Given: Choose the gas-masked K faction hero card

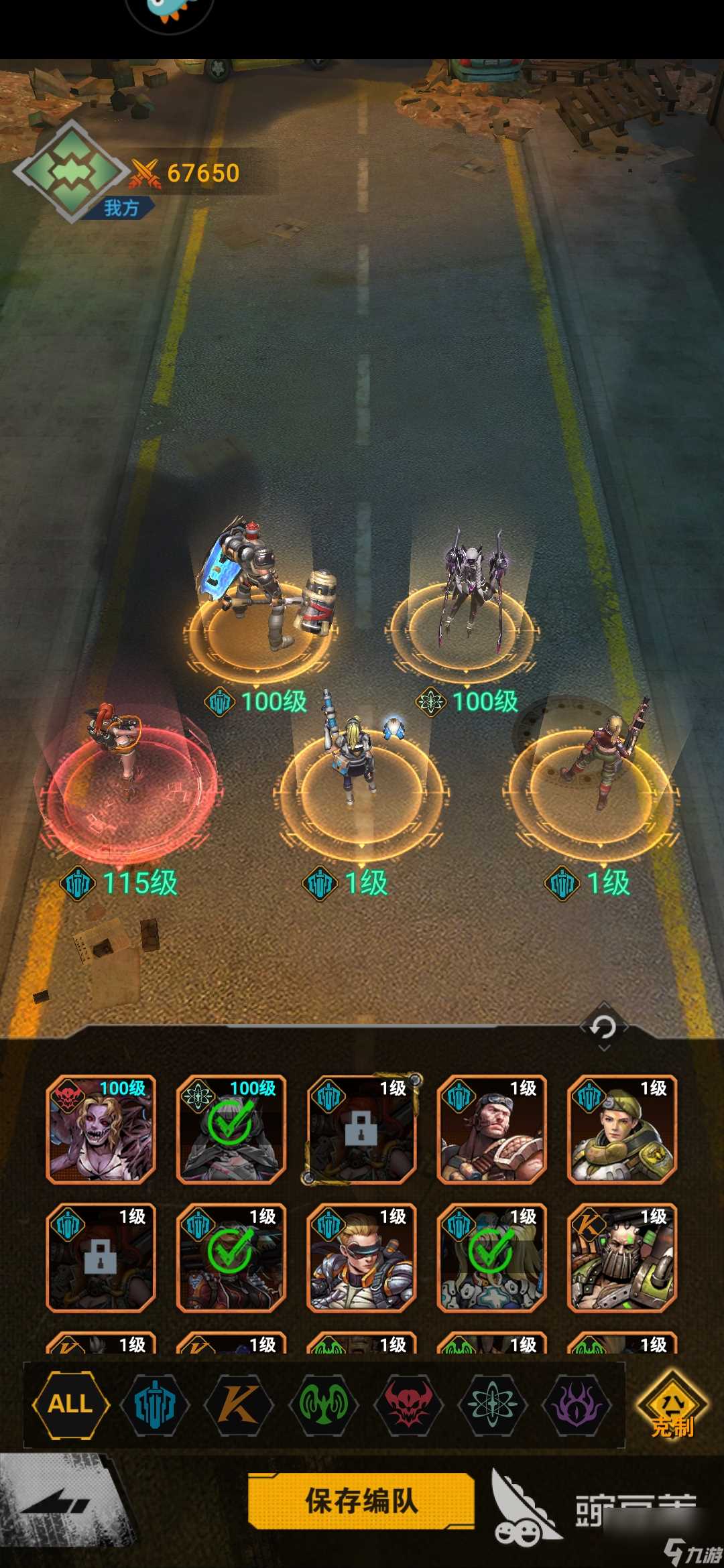Looking at the screenshot, I should click(622, 1258).
